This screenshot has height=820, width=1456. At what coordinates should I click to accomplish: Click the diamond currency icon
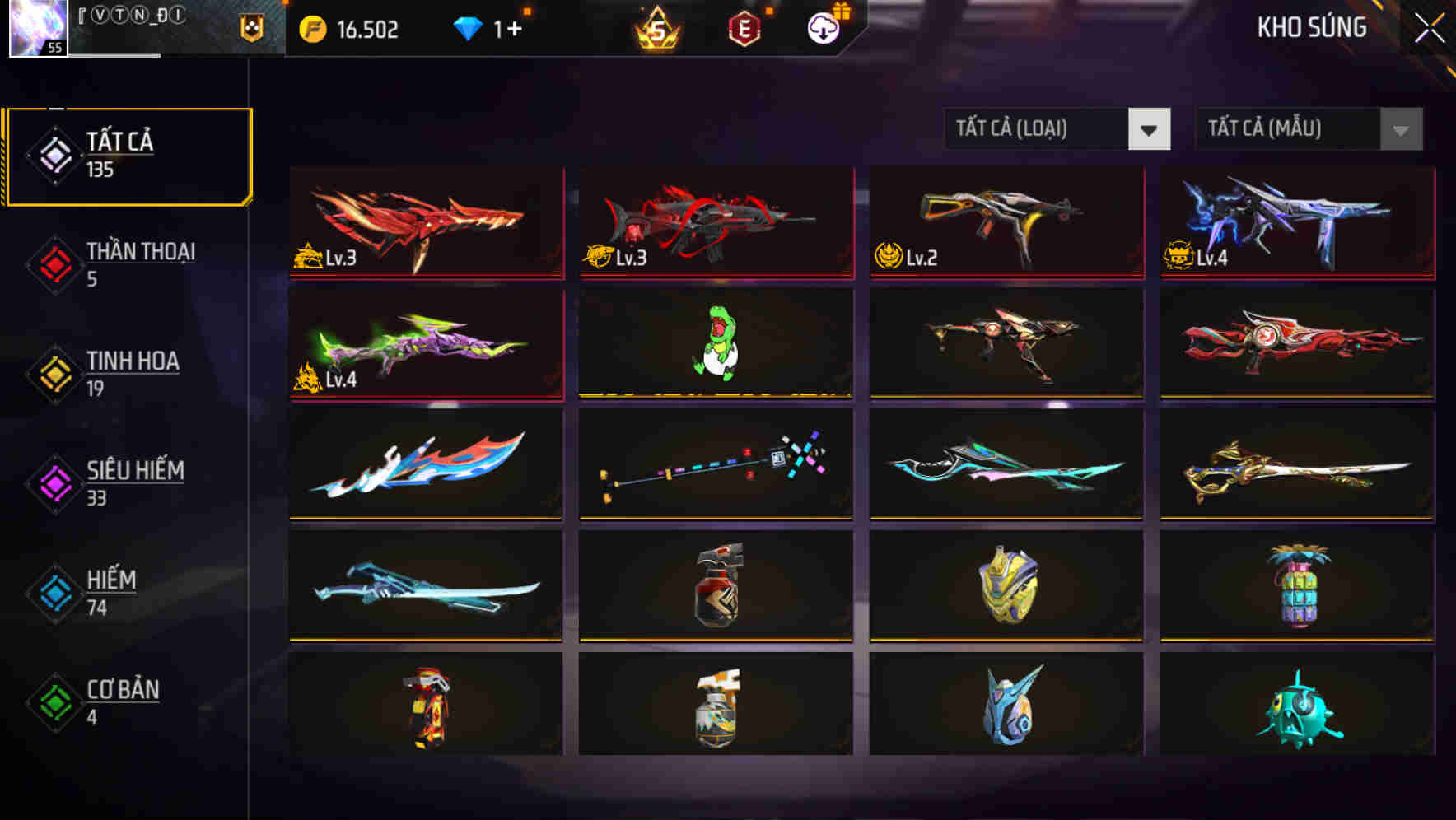(468, 27)
